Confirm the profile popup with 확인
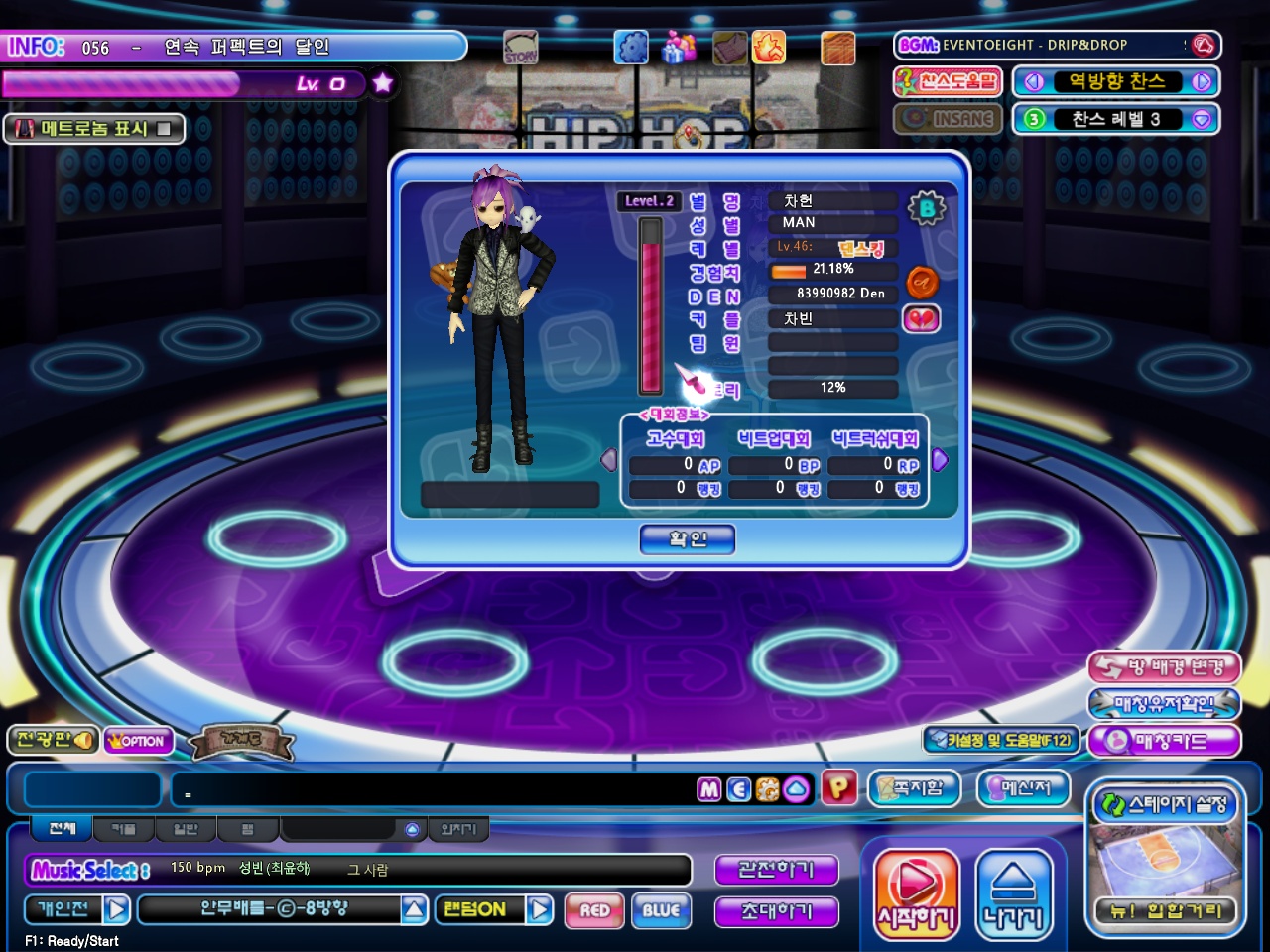Screen dimensions: 1270x952 688,539
